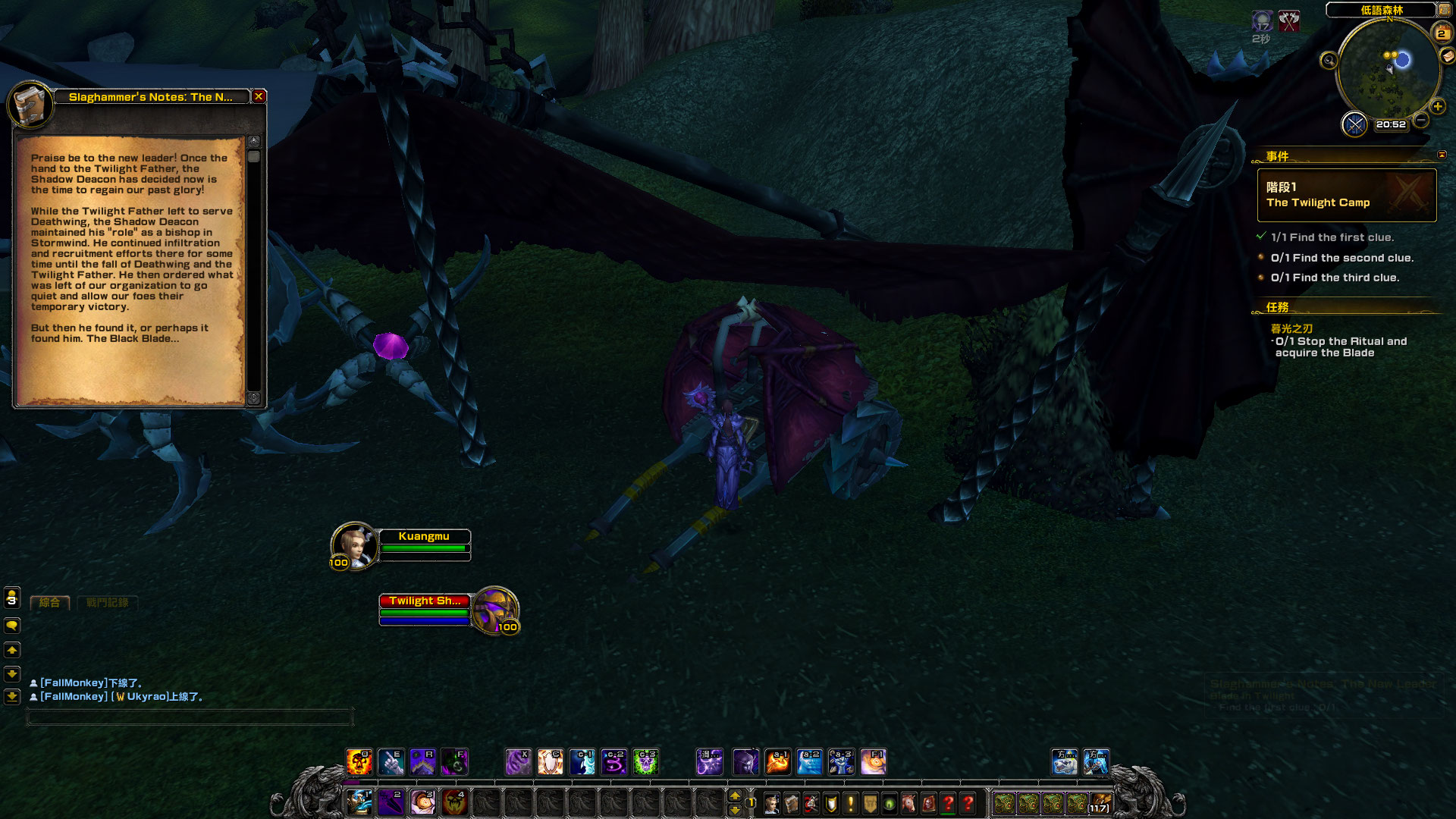Switch to the 戰鬥記錄 chat tab
Screen dimensions: 1456x819
pyautogui.click(x=108, y=603)
